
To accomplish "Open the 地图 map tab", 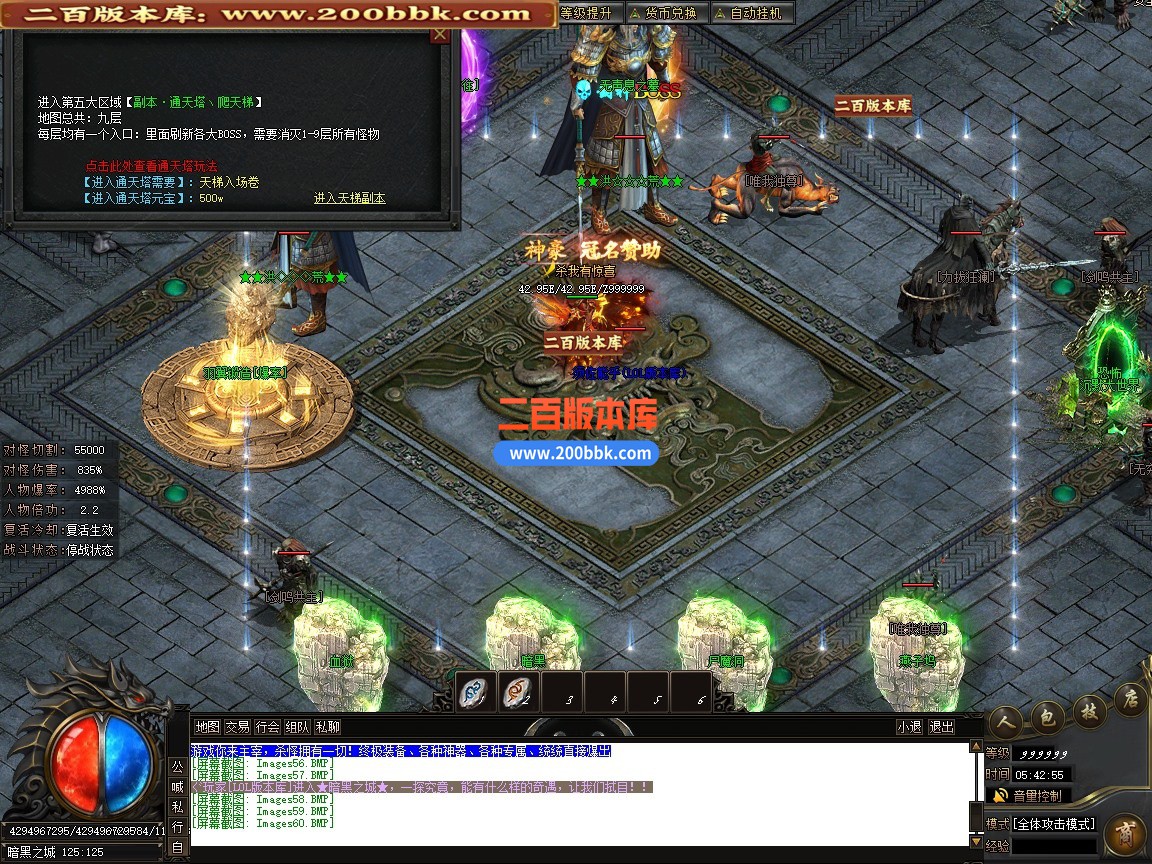I will click(x=207, y=727).
